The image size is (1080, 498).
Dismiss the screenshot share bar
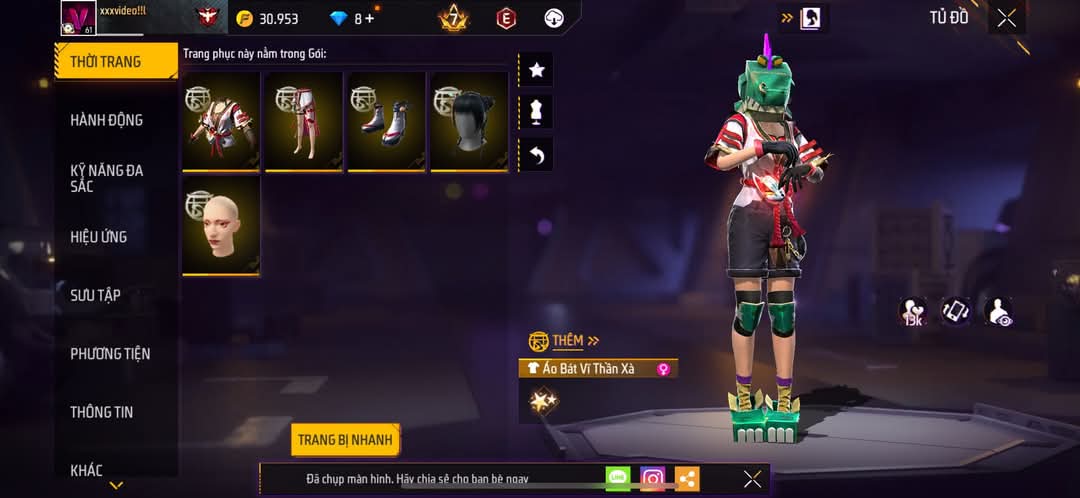752,479
